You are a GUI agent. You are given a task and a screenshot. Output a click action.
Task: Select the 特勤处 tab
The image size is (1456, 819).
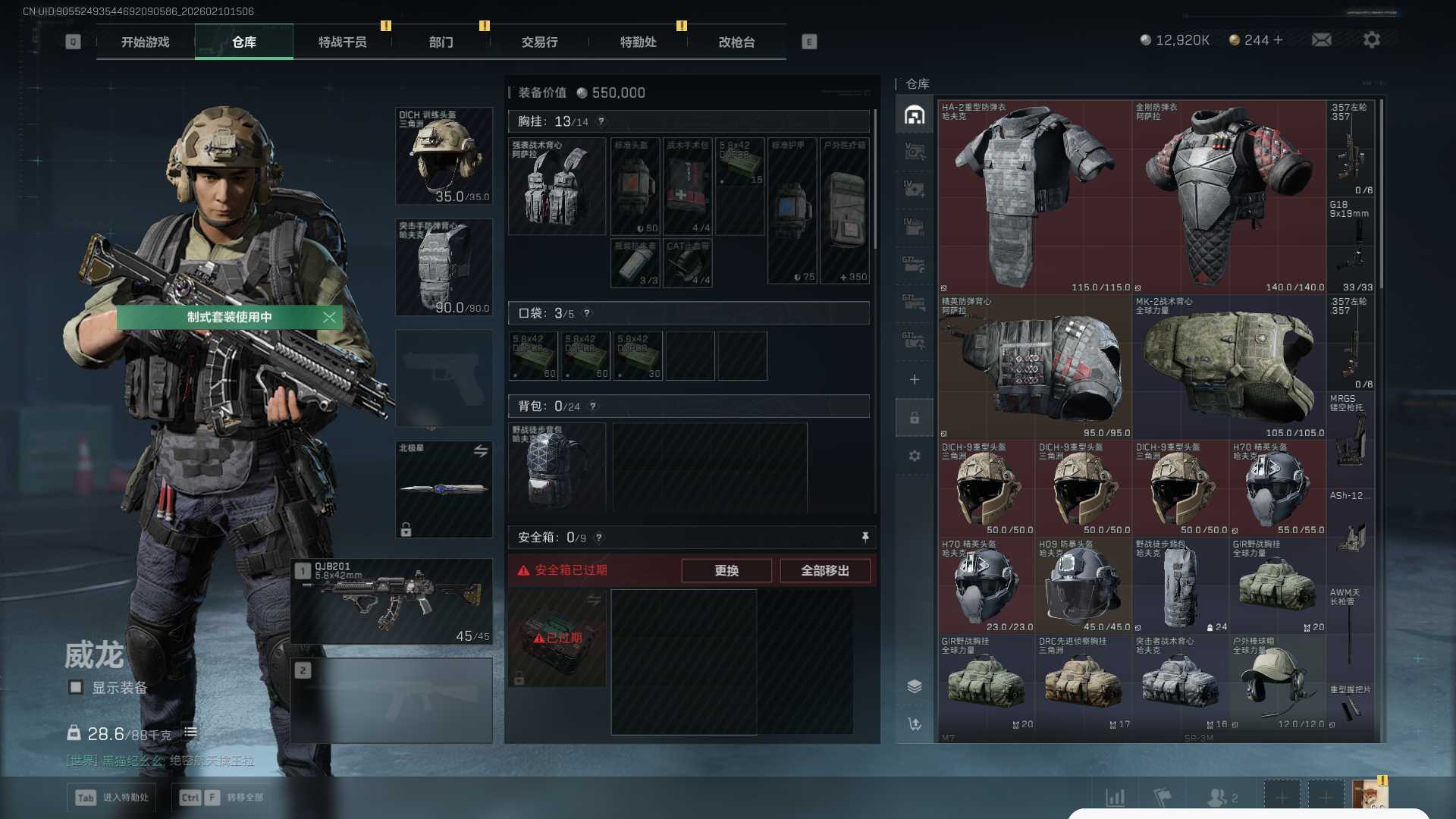[x=638, y=42]
